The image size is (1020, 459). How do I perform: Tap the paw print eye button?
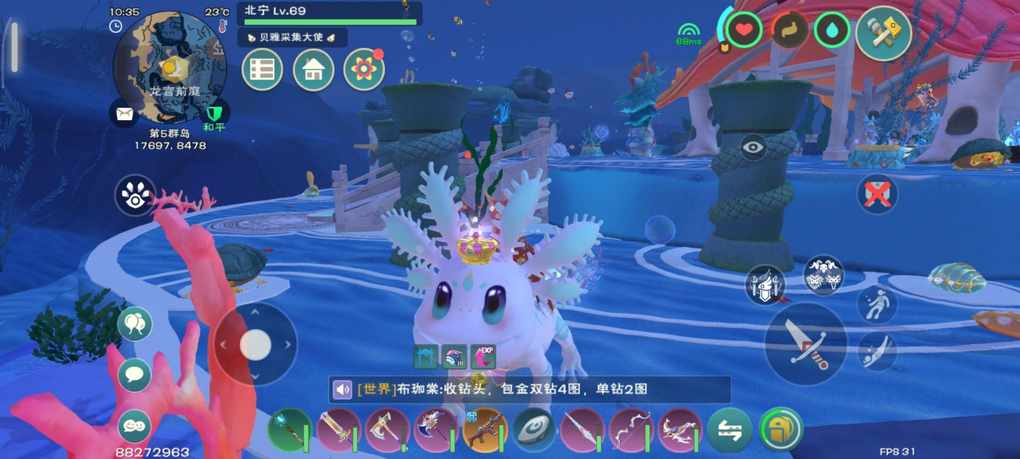(135, 196)
